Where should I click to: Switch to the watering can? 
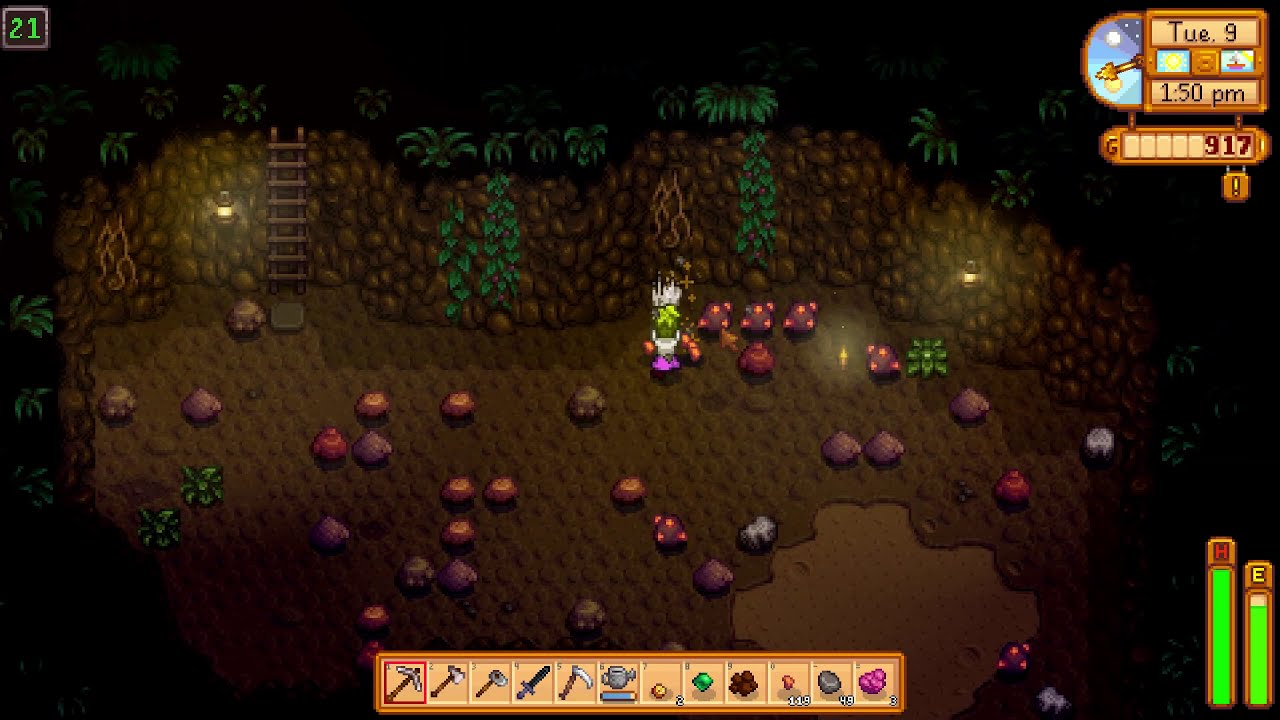[x=618, y=683]
